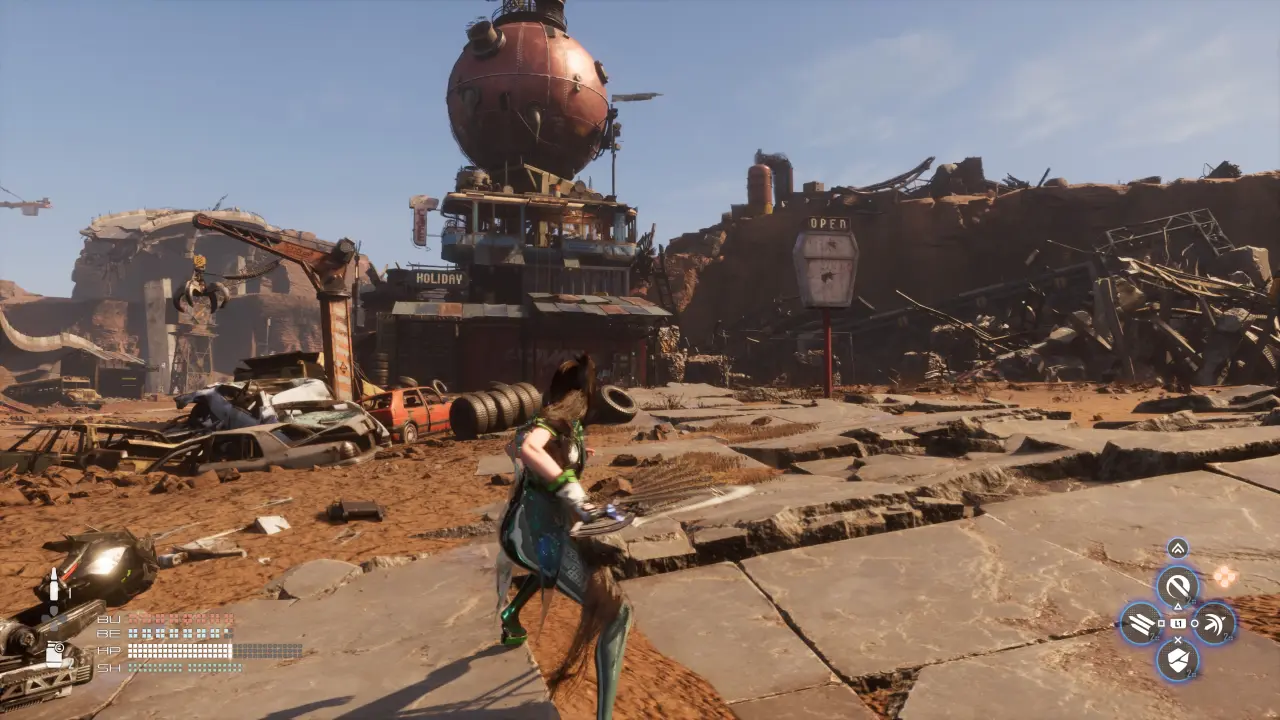The width and height of the screenshot is (1280, 720).
Task: Click the double chevron icon above the skill wheel
Action: [1177, 548]
